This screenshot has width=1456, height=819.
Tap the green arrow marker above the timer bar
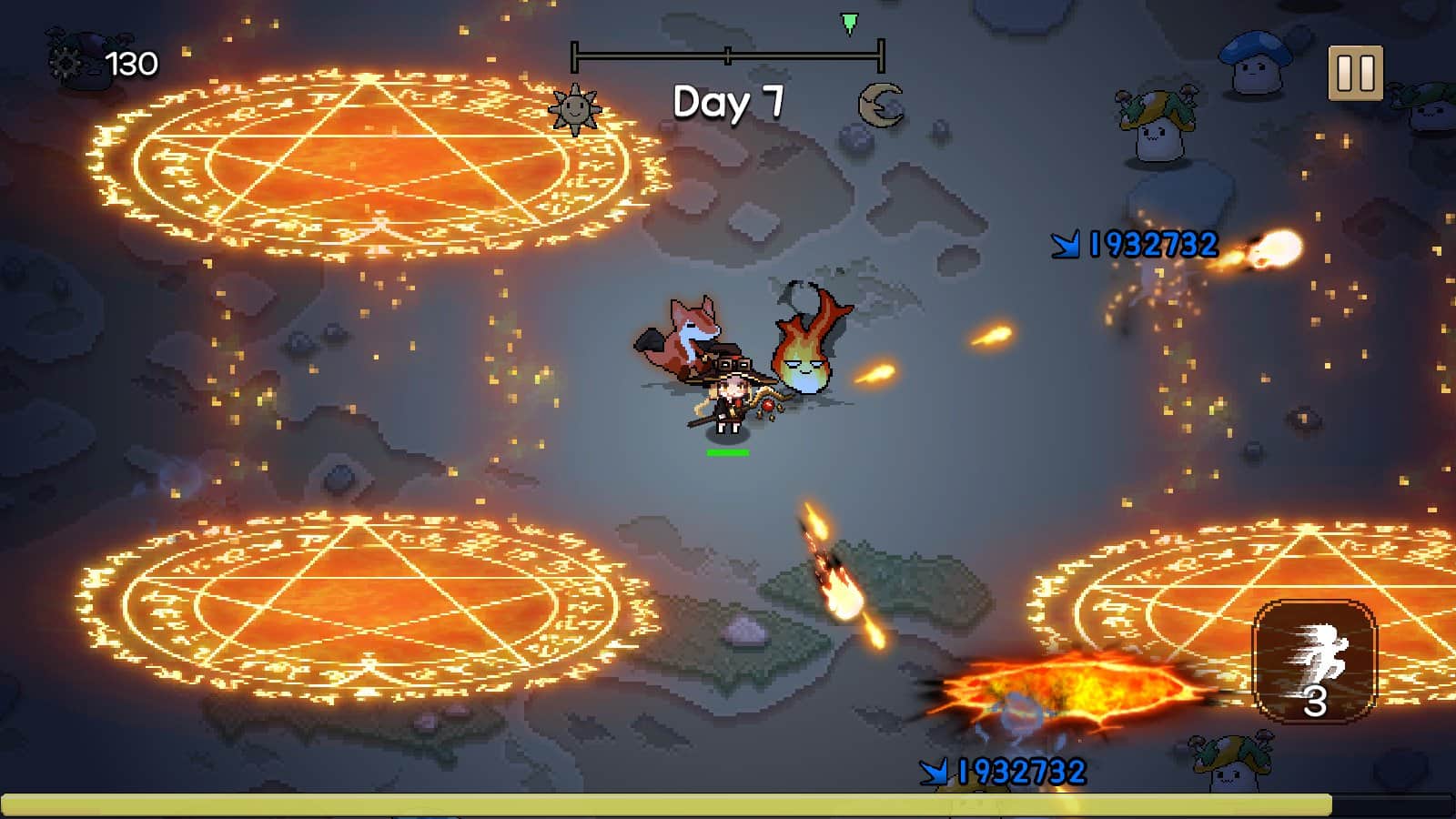(x=848, y=25)
